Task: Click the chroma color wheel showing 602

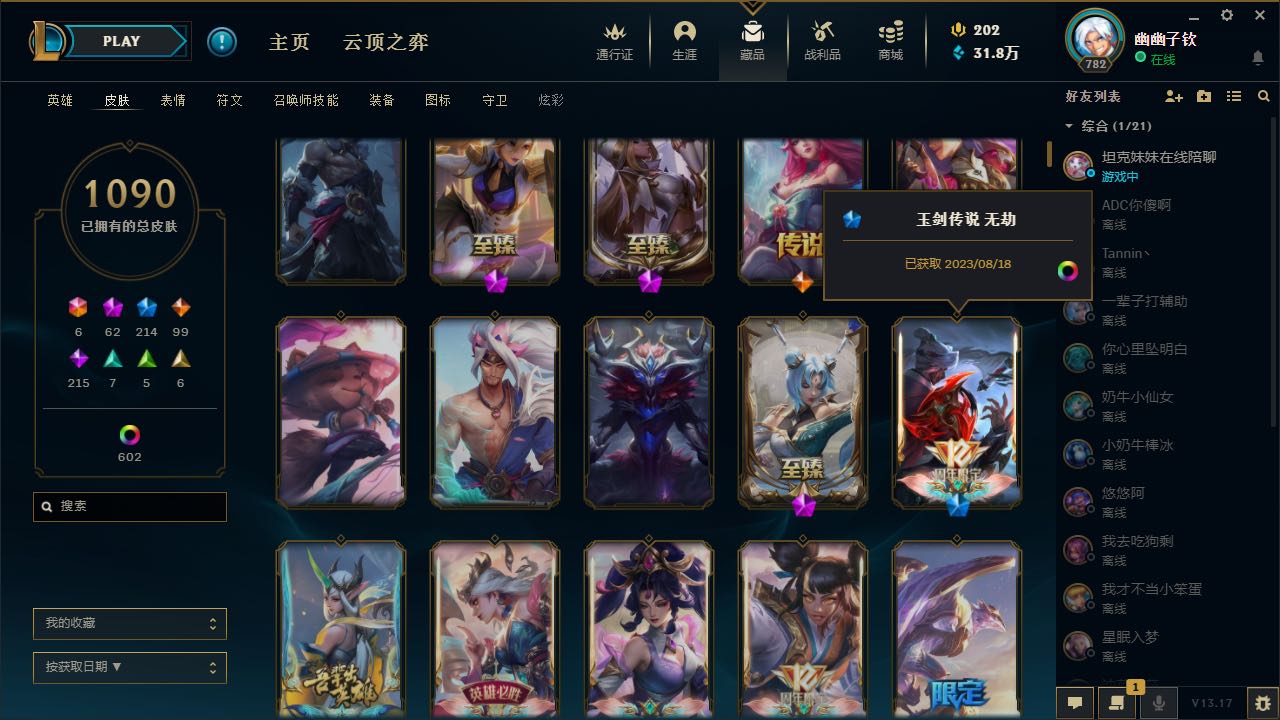Action: 129,436
